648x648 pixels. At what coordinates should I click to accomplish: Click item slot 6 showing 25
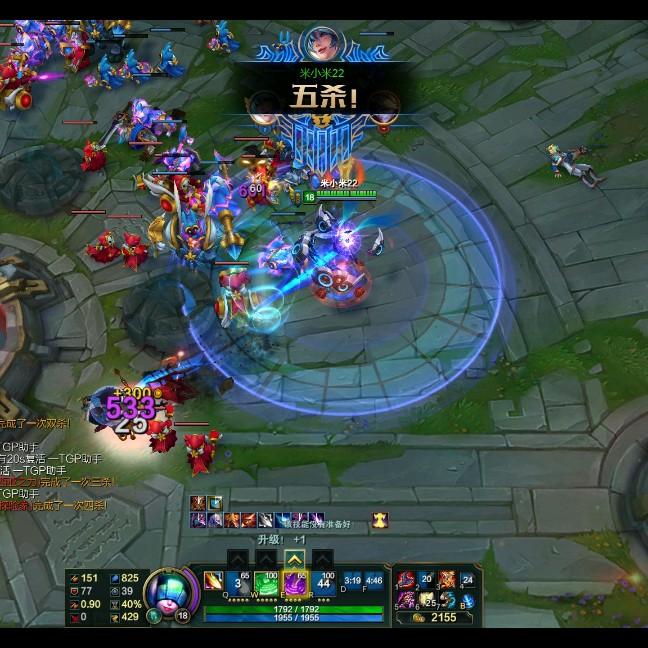pos(427,599)
